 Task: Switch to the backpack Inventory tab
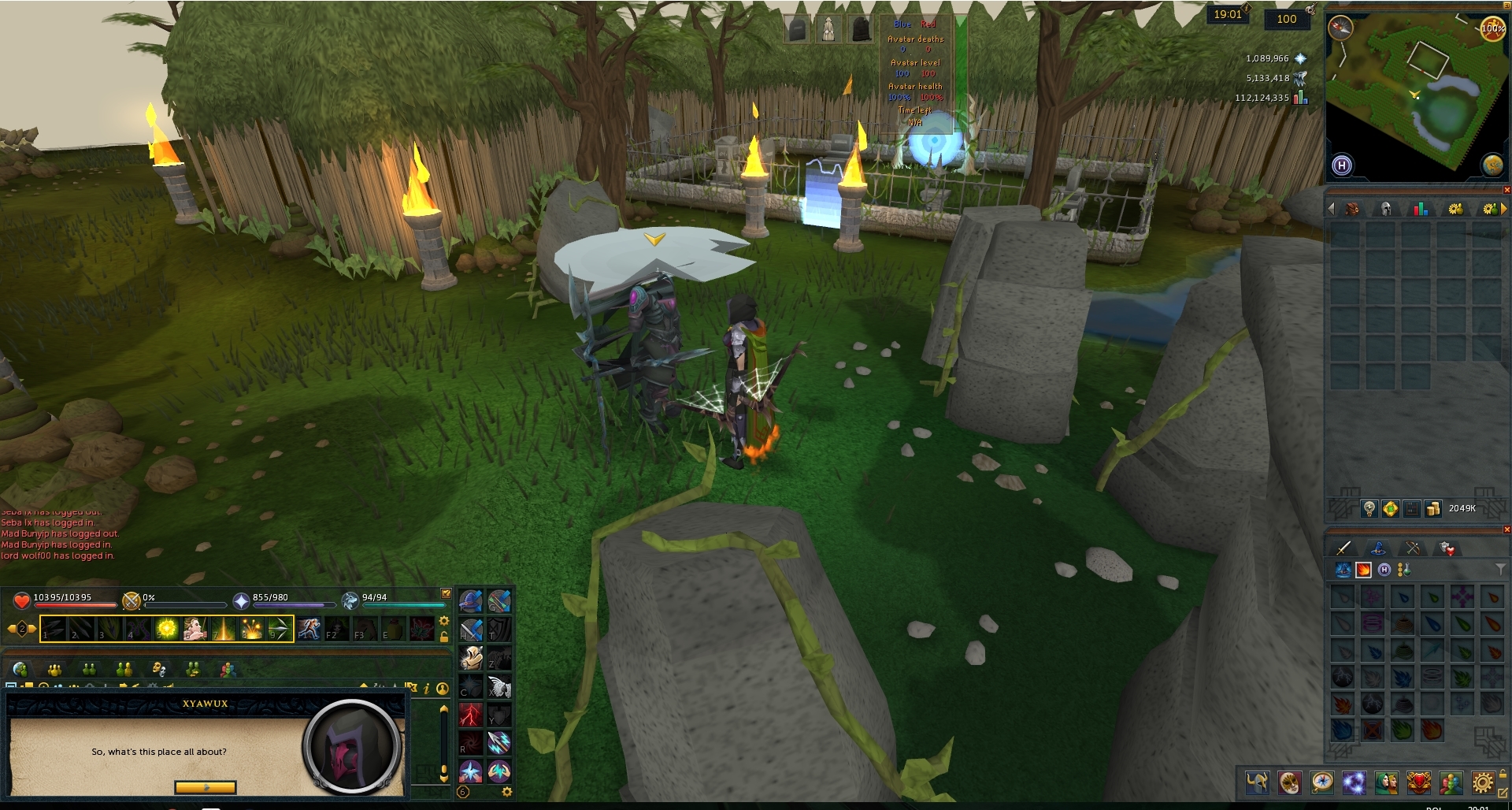coord(1351,208)
